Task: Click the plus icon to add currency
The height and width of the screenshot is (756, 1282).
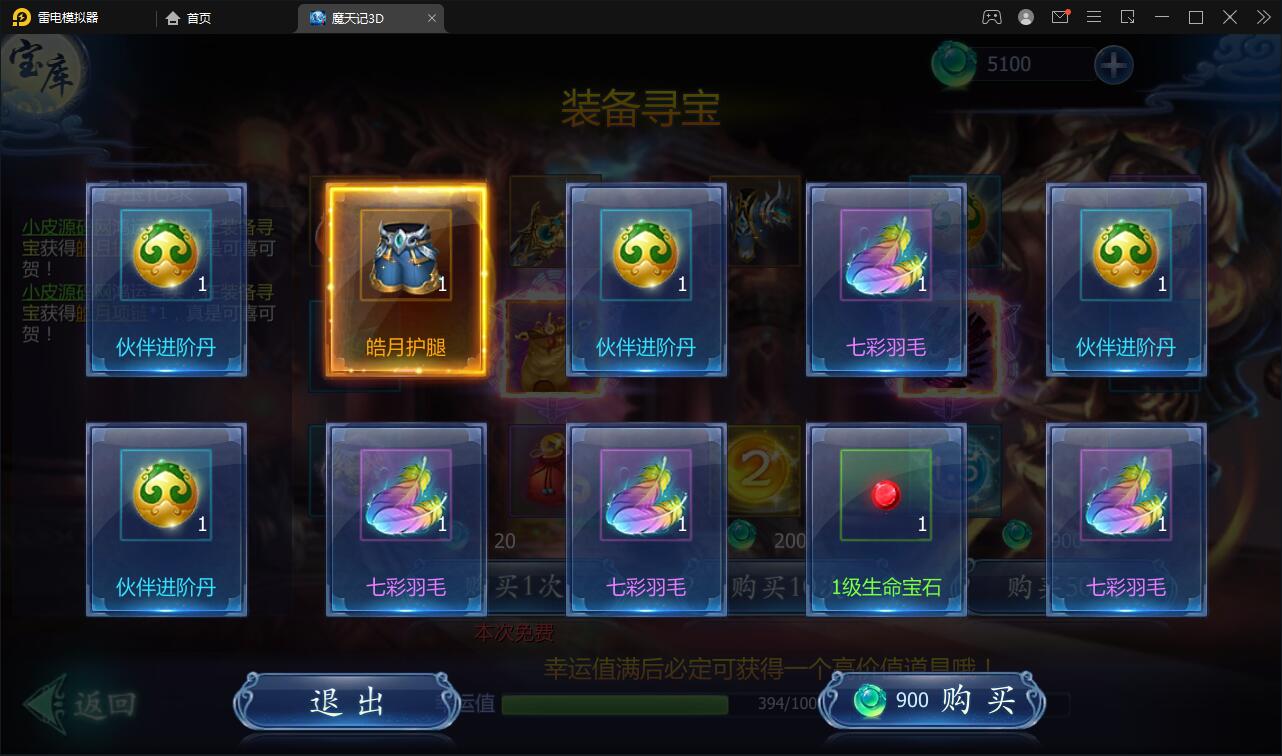Action: tap(1113, 63)
